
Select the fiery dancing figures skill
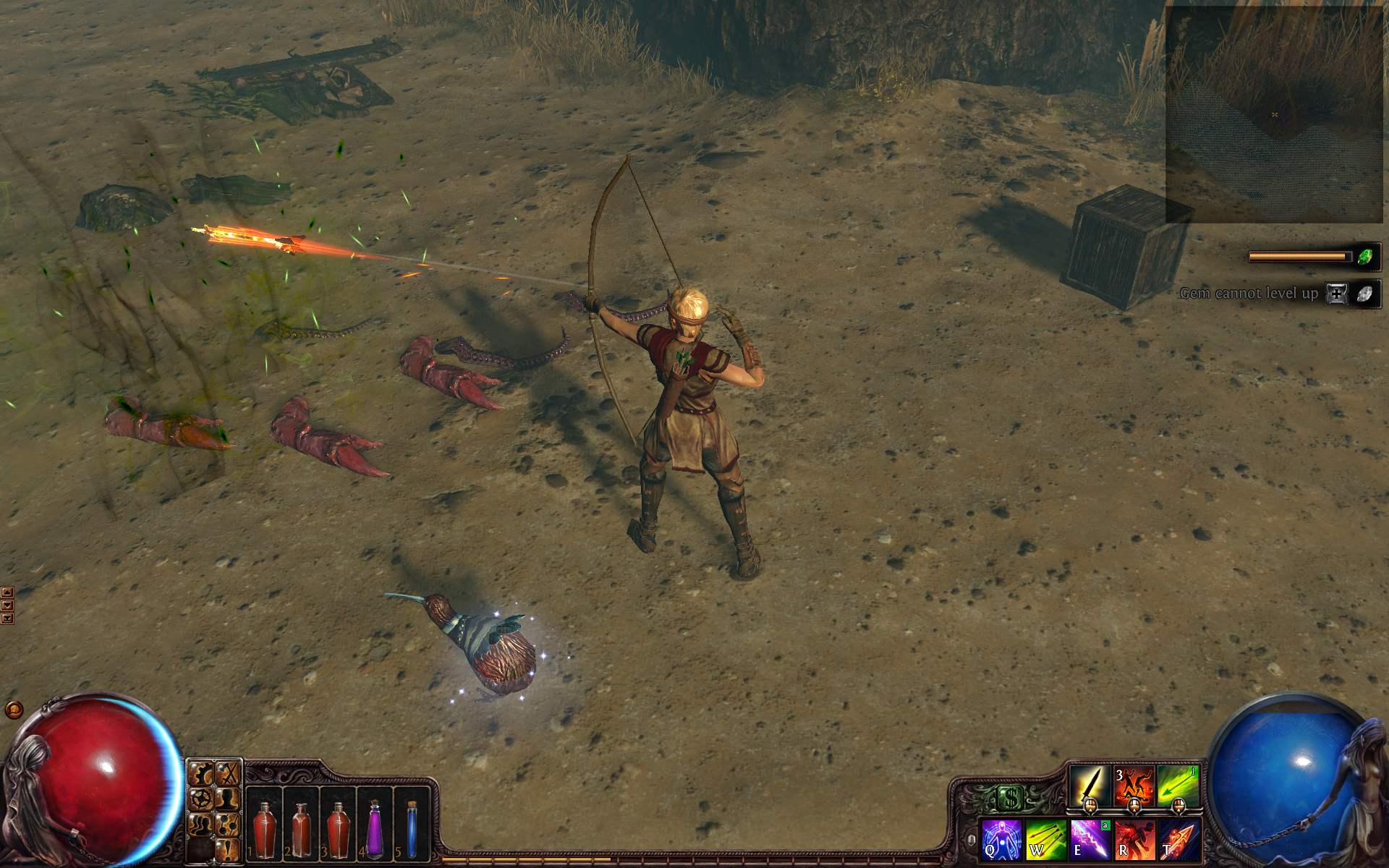pyautogui.click(x=1134, y=785)
